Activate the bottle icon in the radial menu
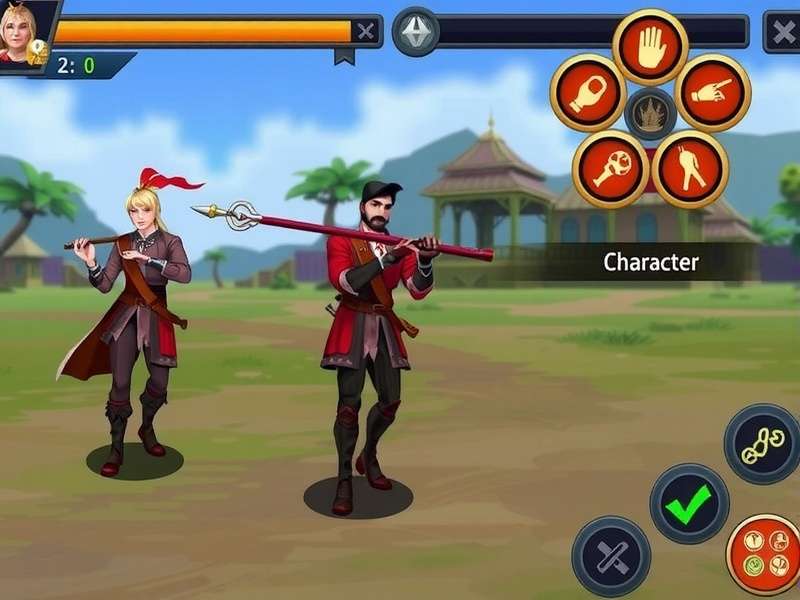800x600 pixels. [588, 93]
